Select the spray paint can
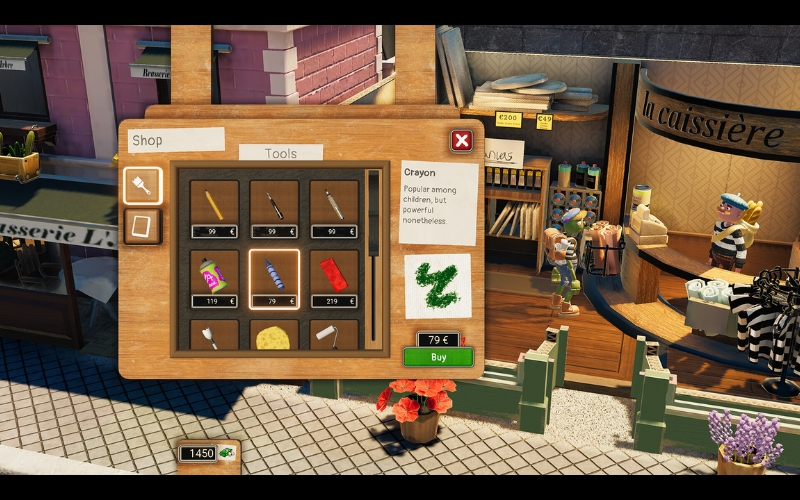The image size is (800, 500). point(214,273)
